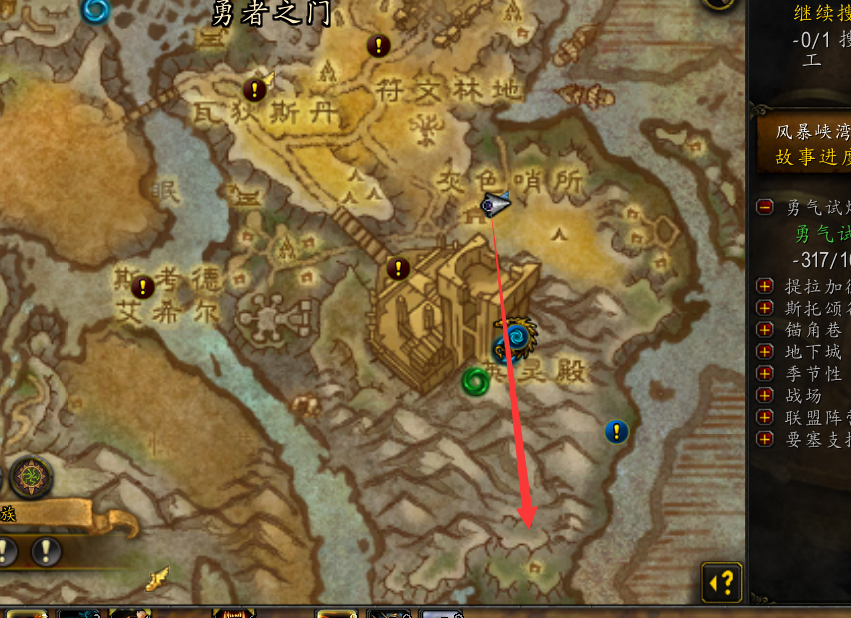851x618 pixels.
Task: Click the quest marker above 符文林地
Action: click(378, 45)
